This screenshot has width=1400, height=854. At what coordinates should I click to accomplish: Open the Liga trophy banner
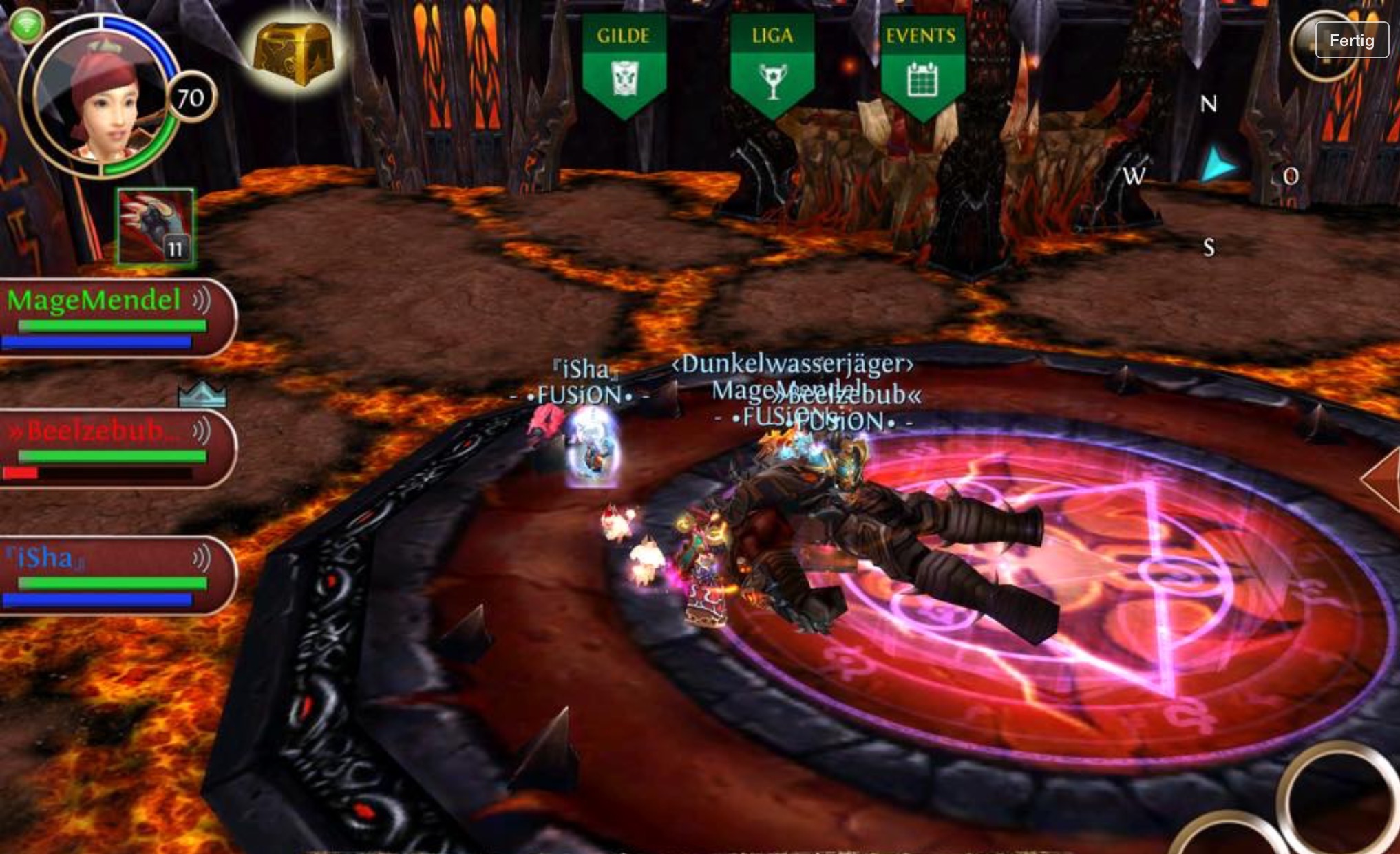(x=772, y=65)
